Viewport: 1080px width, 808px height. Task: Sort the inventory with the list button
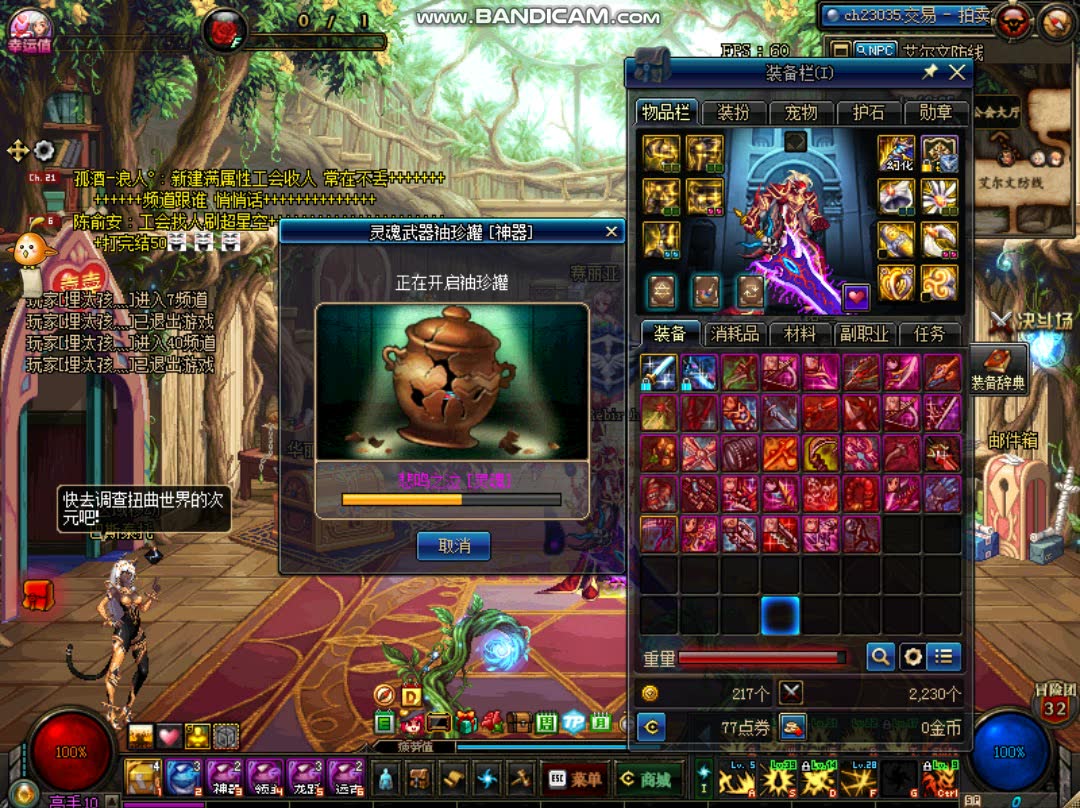(943, 656)
